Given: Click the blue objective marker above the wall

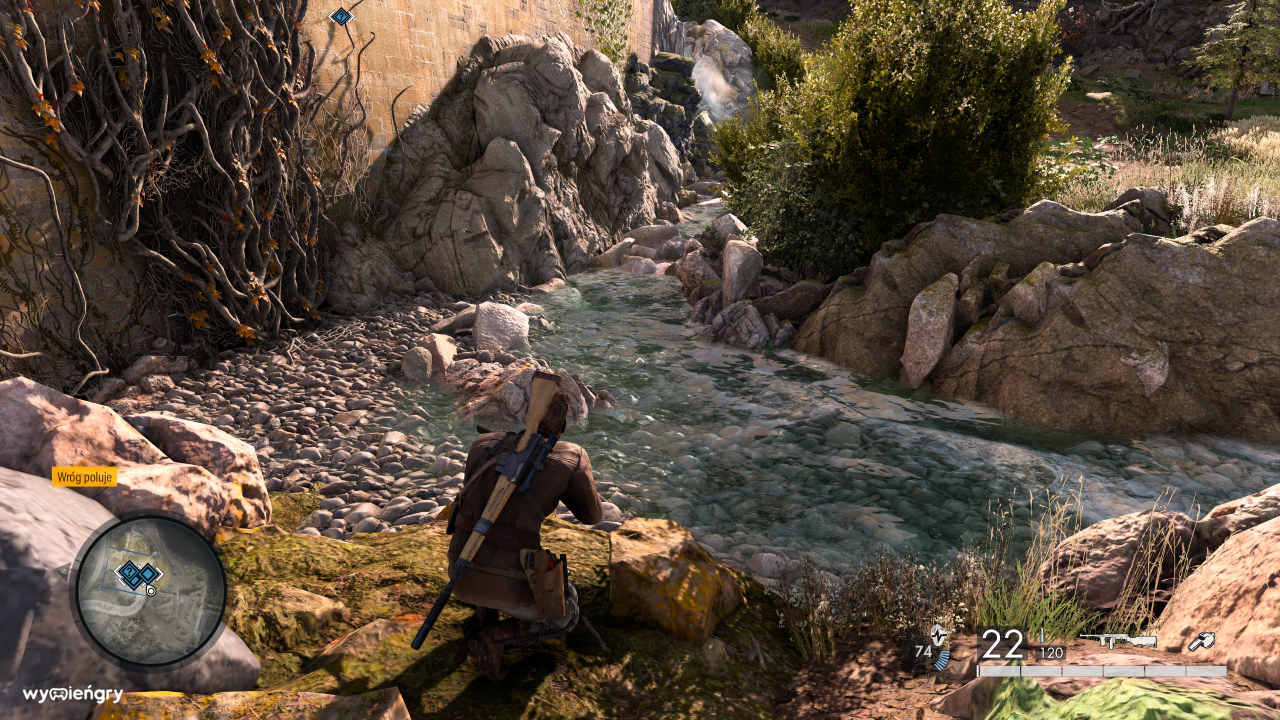Looking at the screenshot, I should [x=342, y=16].
